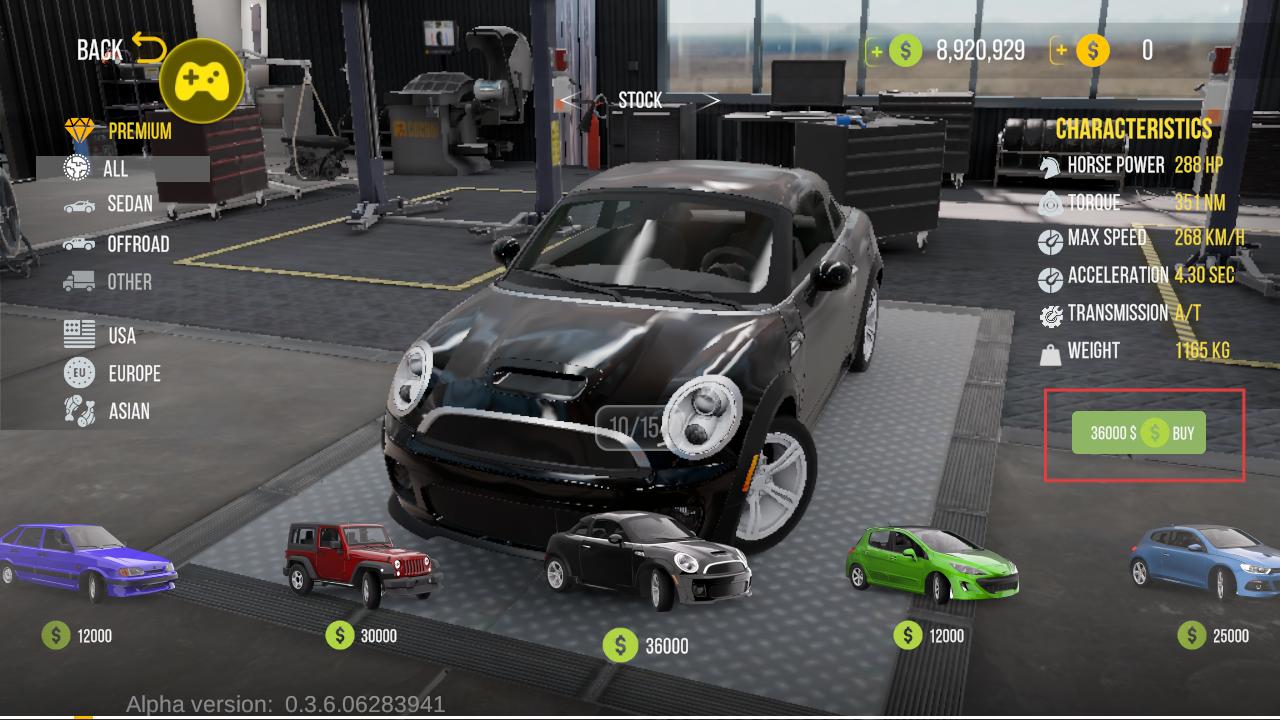
Task: Switch Stock variant with left arrow
Action: click(x=572, y=100)
